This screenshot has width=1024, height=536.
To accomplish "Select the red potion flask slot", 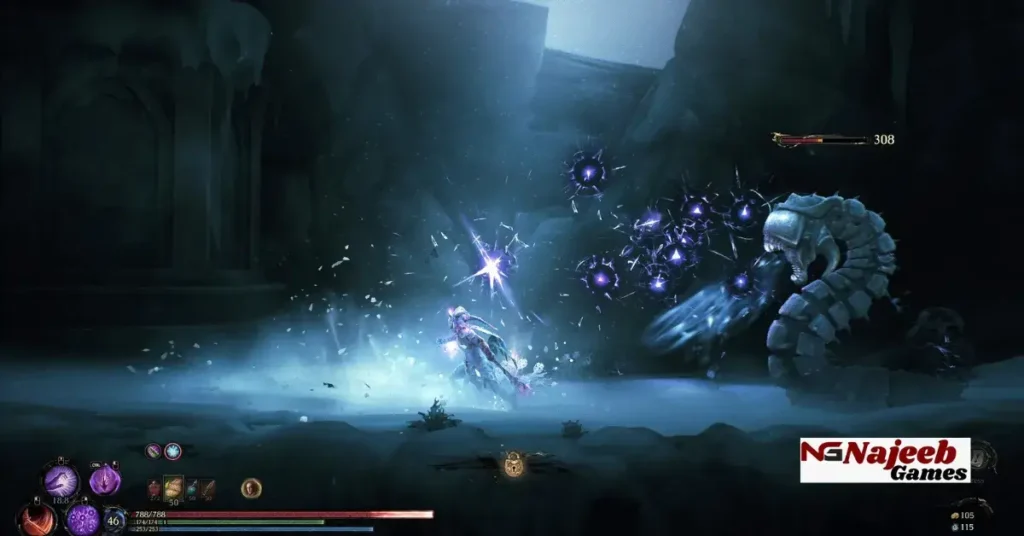I will 155,489.
